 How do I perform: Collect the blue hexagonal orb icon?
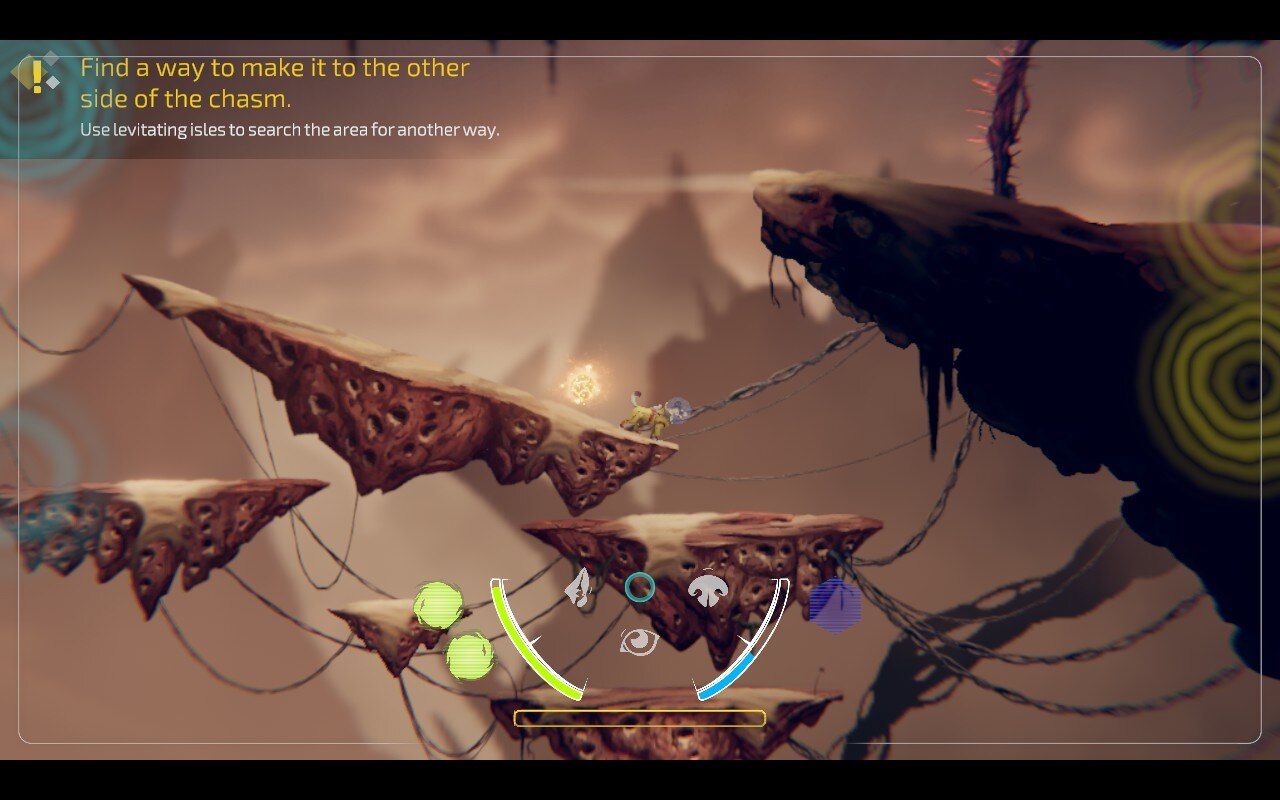click(x=836, y=603)
